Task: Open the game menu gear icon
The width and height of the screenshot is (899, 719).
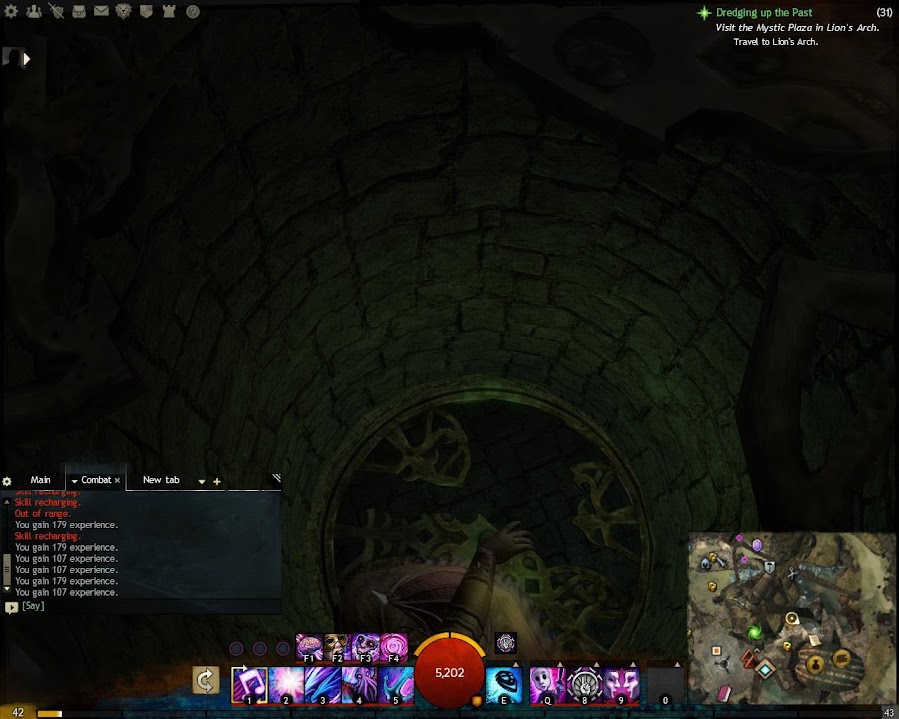Action: 13,12
